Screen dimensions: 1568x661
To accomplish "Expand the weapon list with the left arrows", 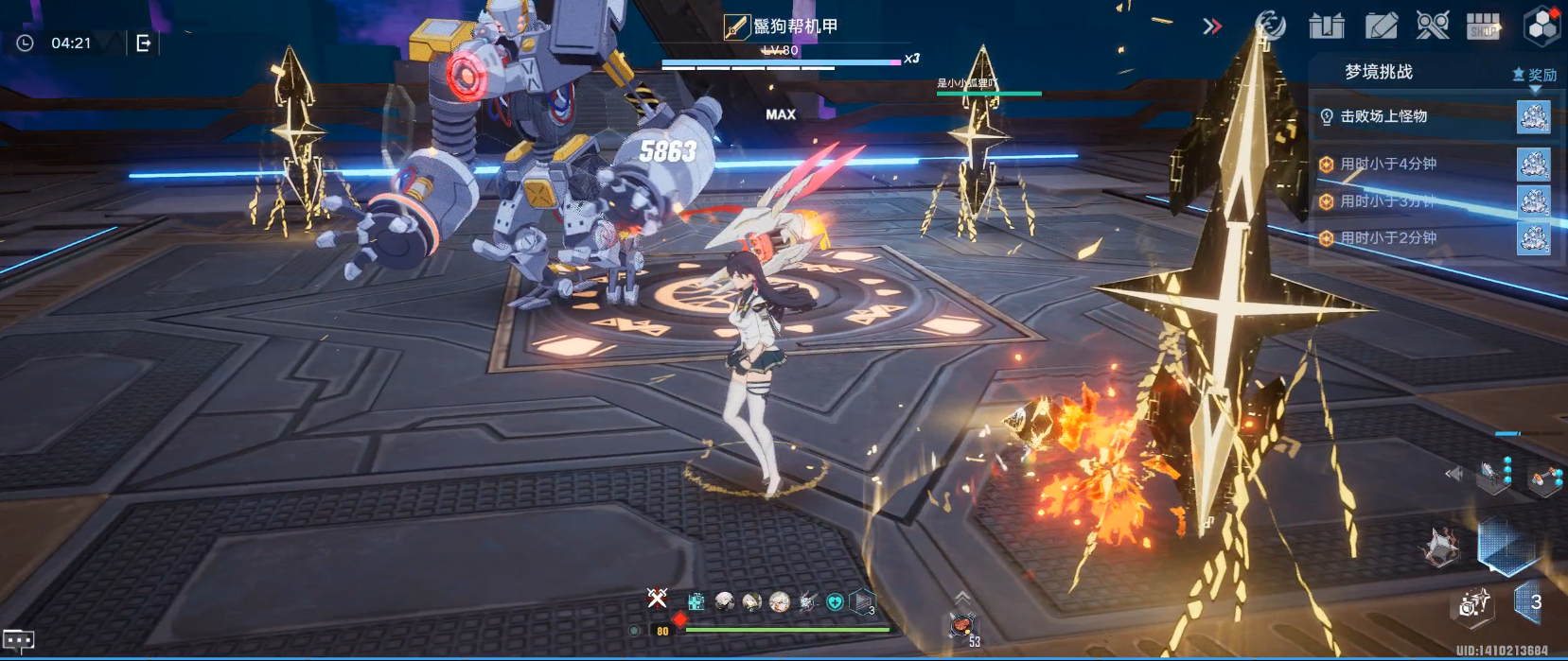I will coord(1454,474).
